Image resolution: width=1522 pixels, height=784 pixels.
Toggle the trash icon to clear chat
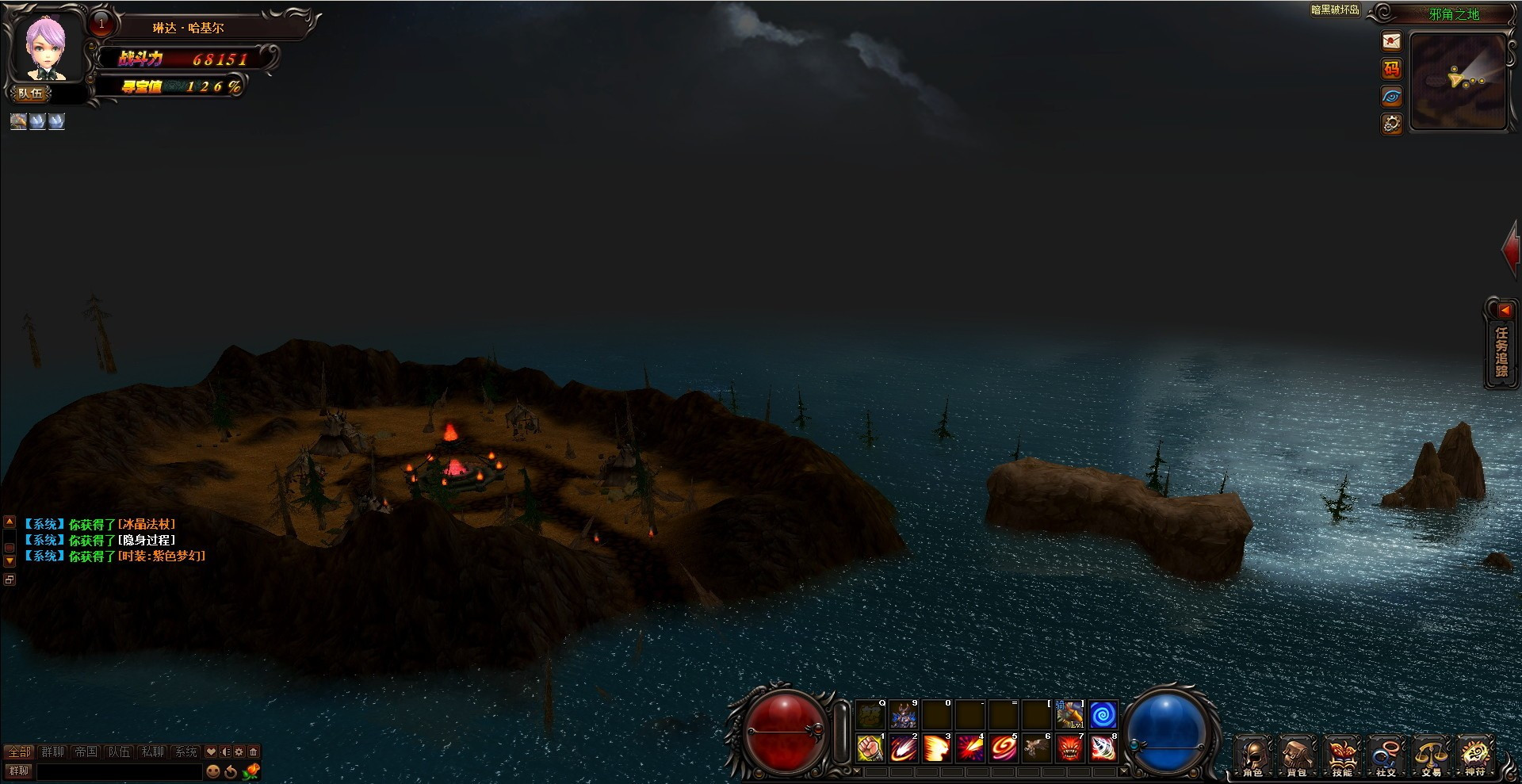pyautogui.click(x=253, y=751)
